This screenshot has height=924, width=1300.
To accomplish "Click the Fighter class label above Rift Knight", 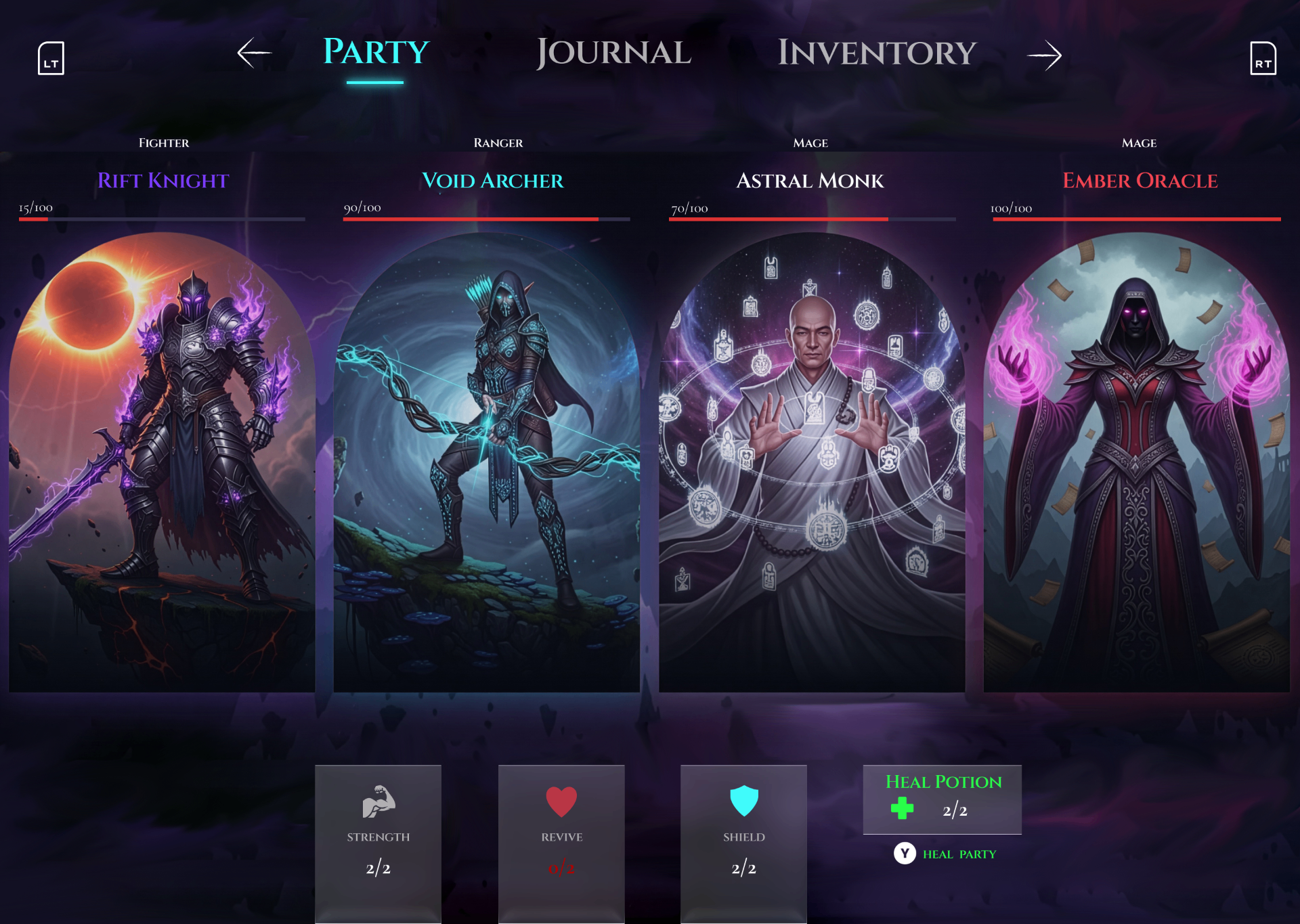I will coord(162,143).
